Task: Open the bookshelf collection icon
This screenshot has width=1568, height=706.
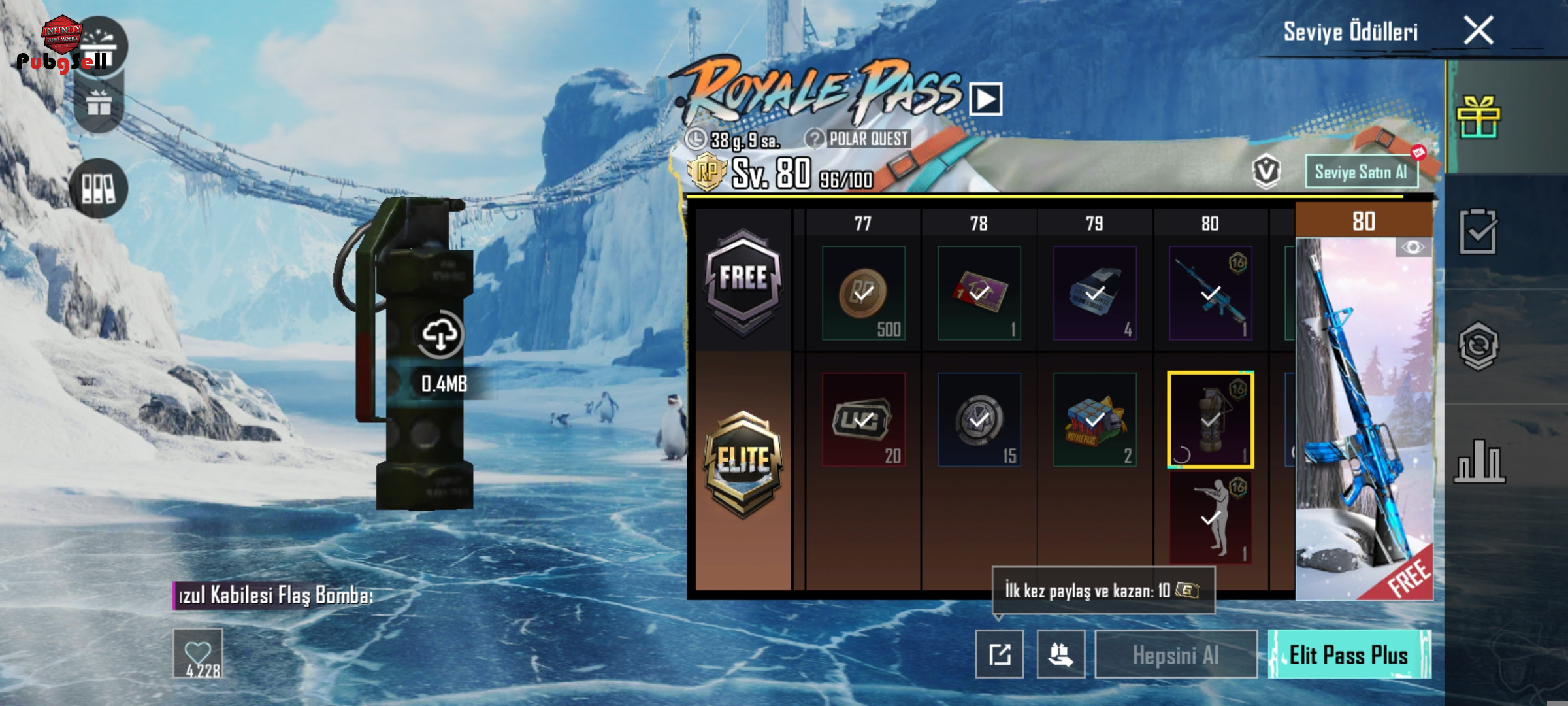Action: [99, 188]
